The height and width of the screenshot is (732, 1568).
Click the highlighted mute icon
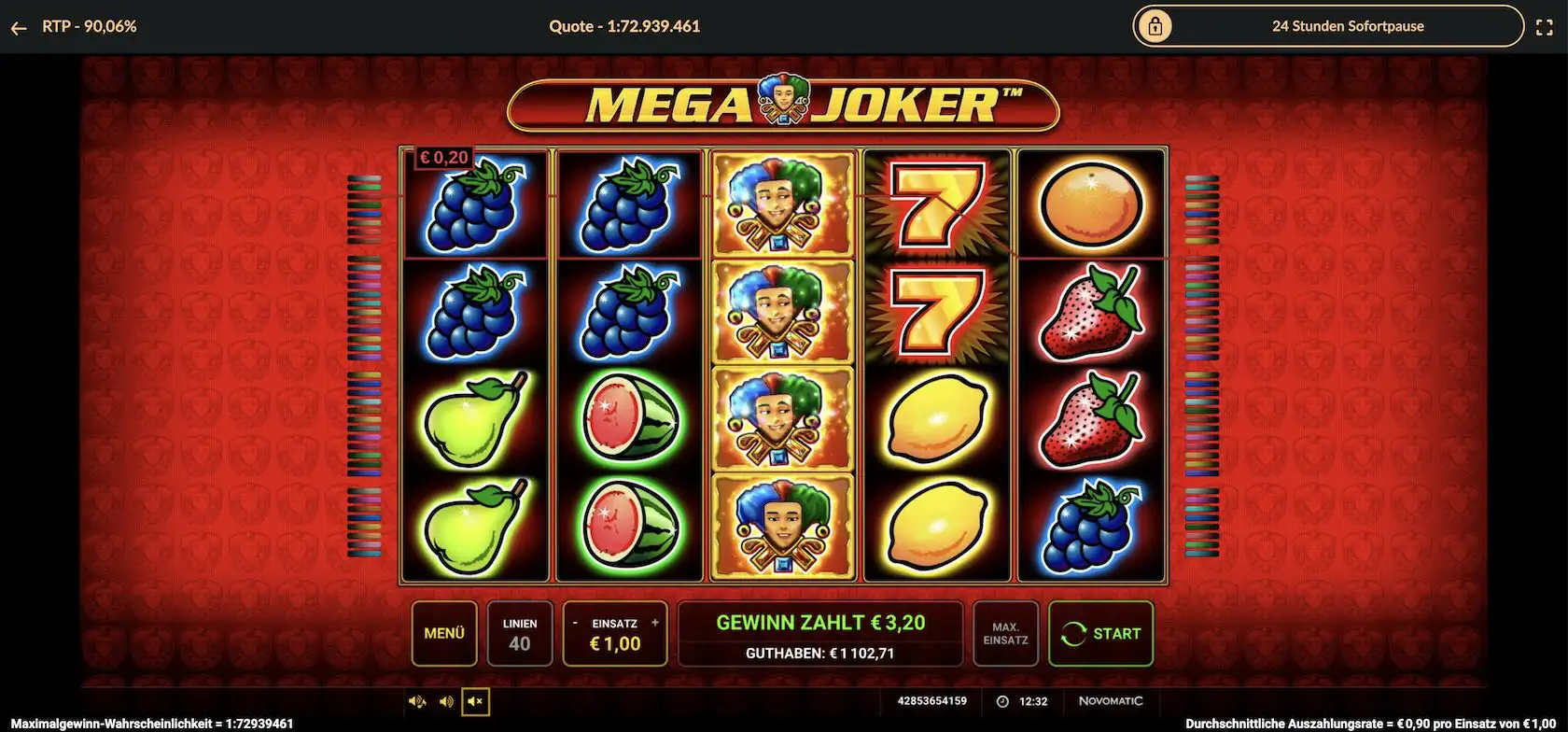[x=475, y=701]
